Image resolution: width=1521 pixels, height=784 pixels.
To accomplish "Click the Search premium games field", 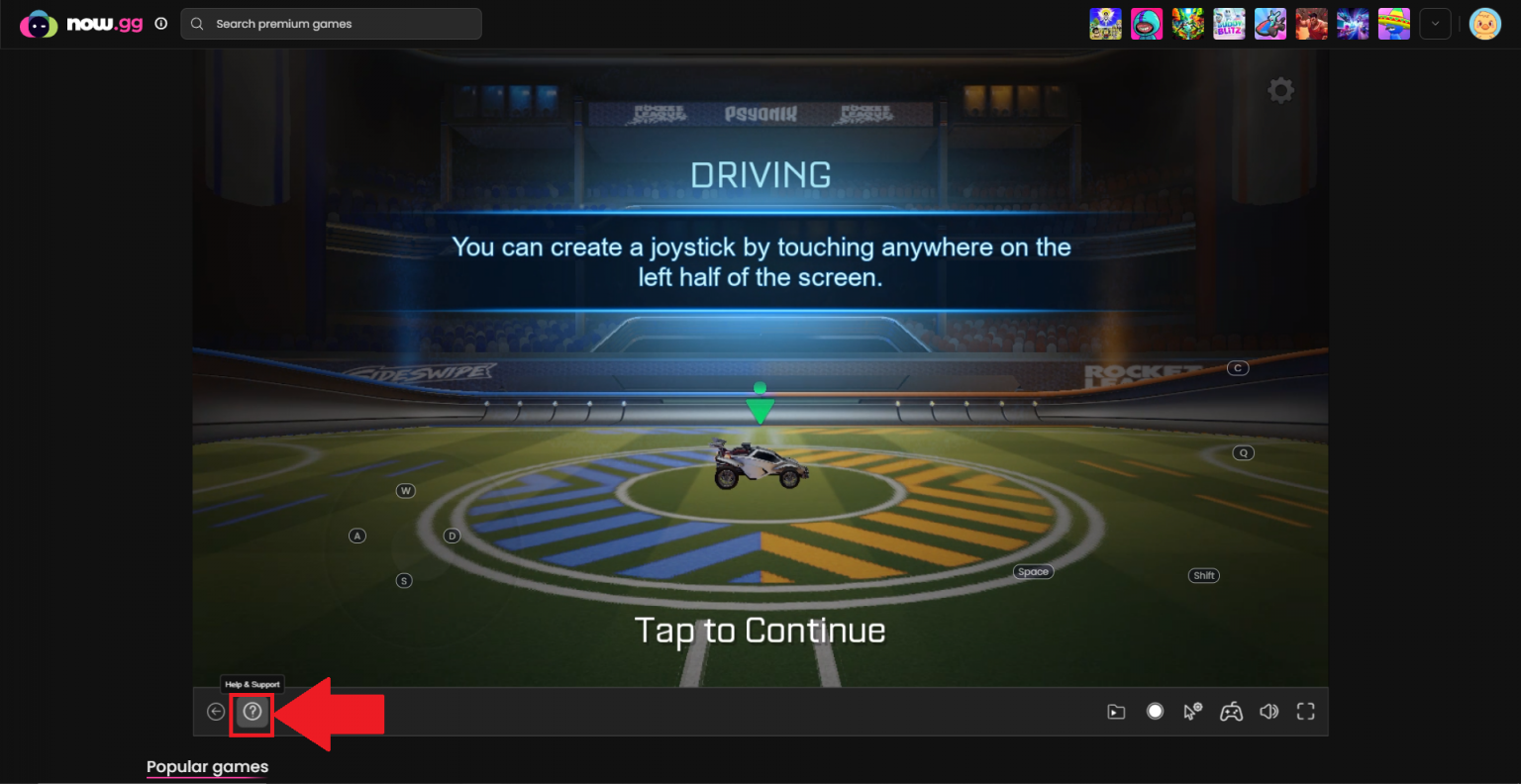I will coord(330,23).
